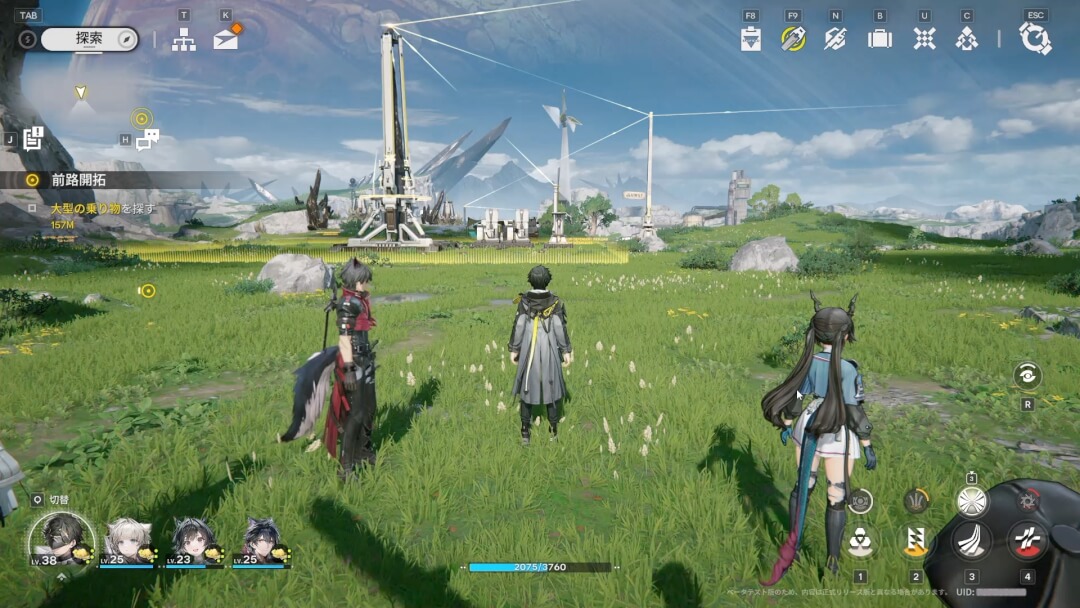
Task: Click the eye view toggle icon
Action: pyautogui.click(x=1027, y=375)
